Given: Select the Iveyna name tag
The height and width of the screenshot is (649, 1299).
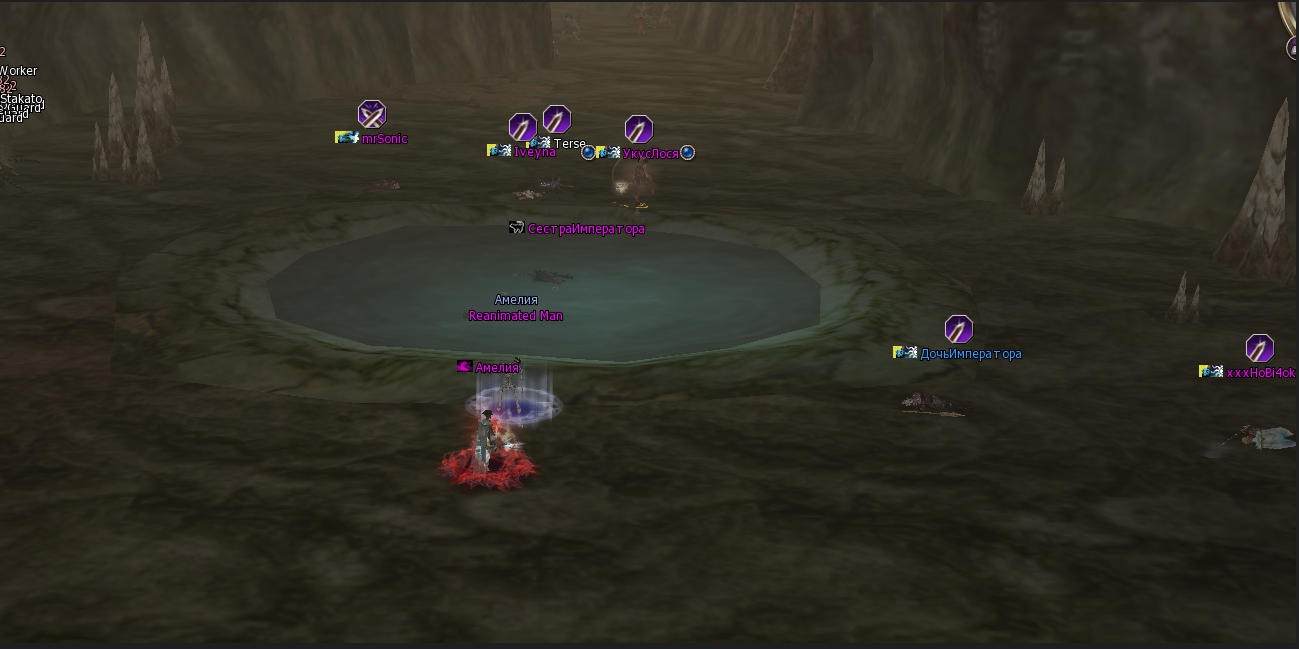Looking at the screenshot, I should 534,152.
